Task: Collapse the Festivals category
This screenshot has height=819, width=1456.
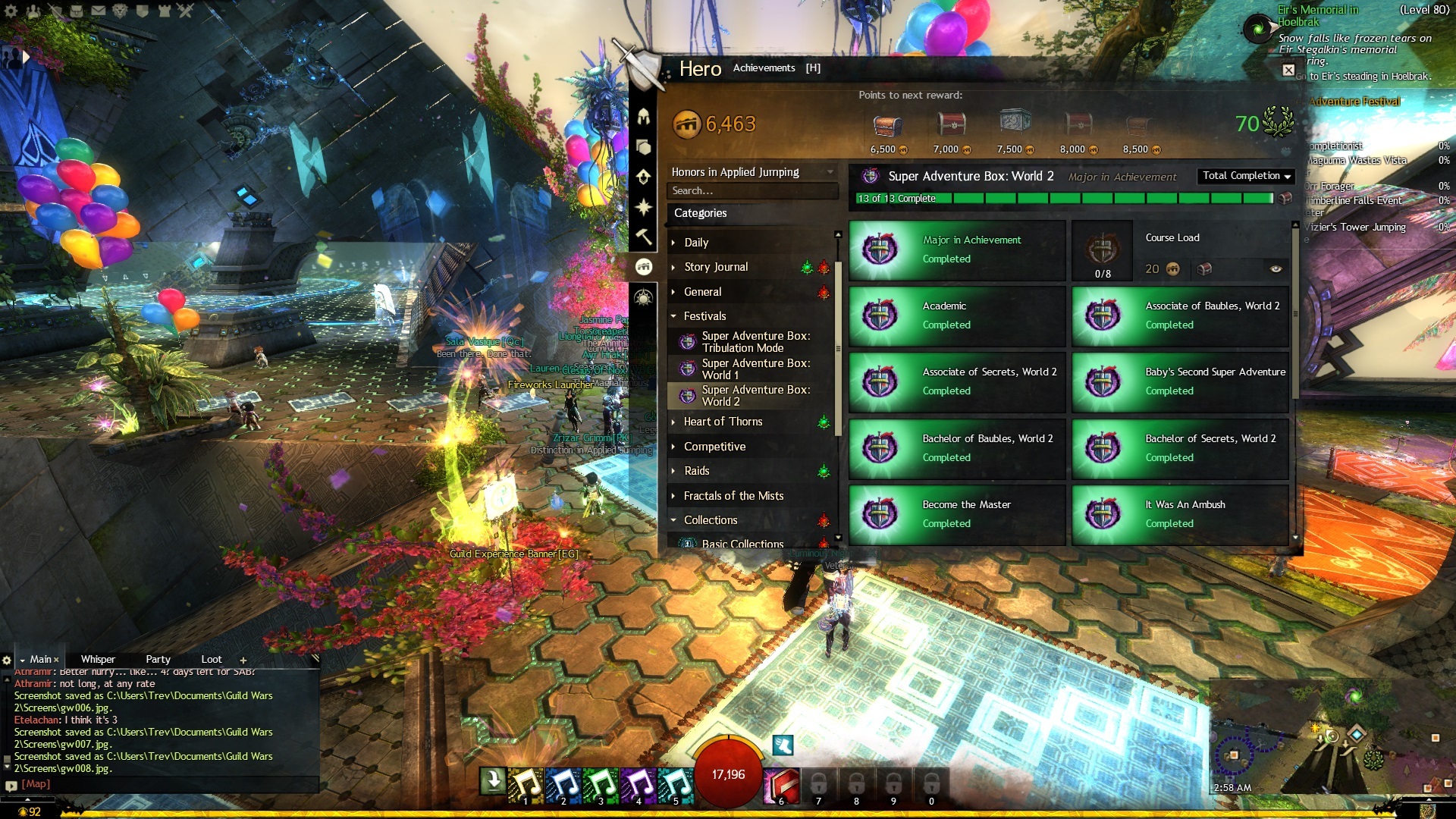Action: (704, 316)
